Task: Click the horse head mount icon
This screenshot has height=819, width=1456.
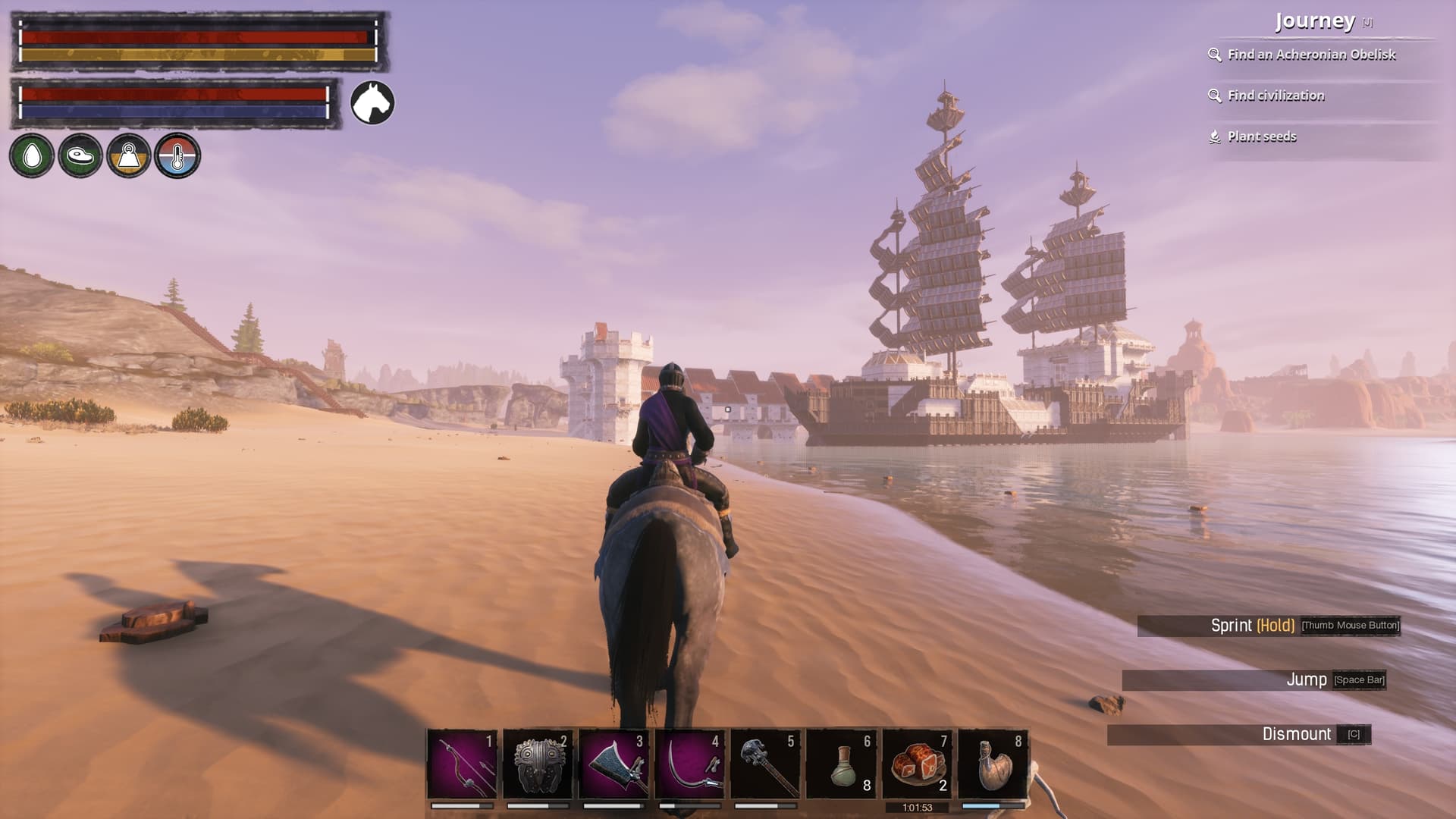Action: (x=372, y=102)
